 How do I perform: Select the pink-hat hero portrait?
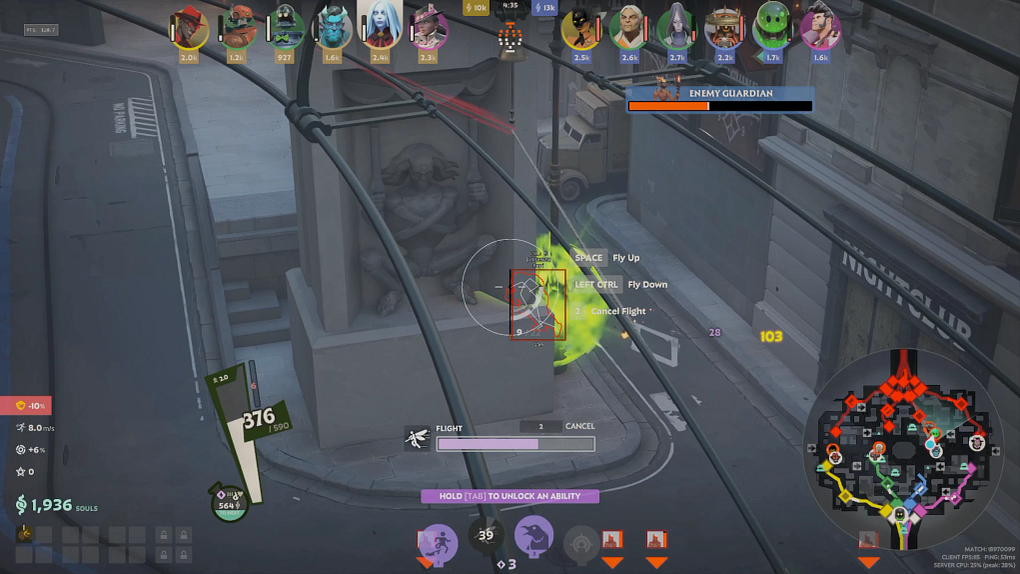tap(428, 28)
